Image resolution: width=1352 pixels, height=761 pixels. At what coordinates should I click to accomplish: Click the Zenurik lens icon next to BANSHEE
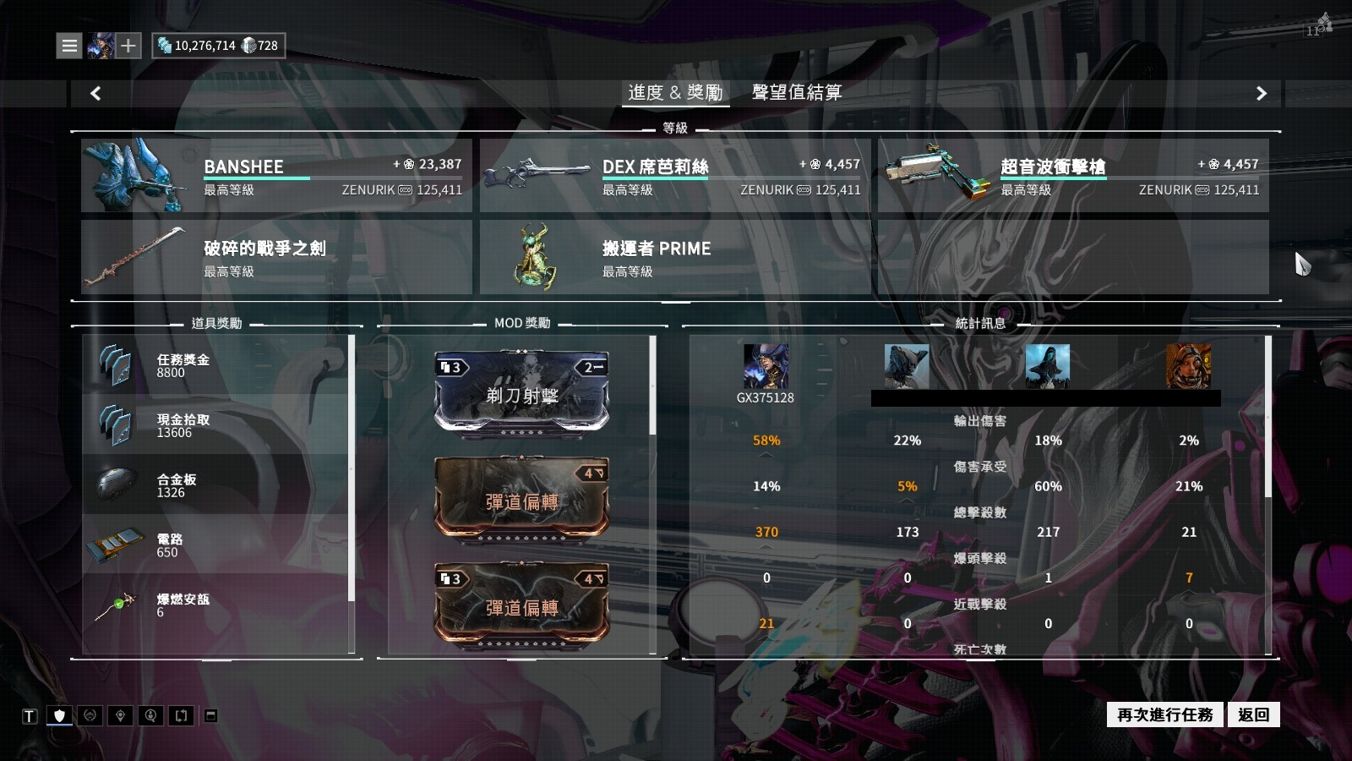[x=405, y=190]
